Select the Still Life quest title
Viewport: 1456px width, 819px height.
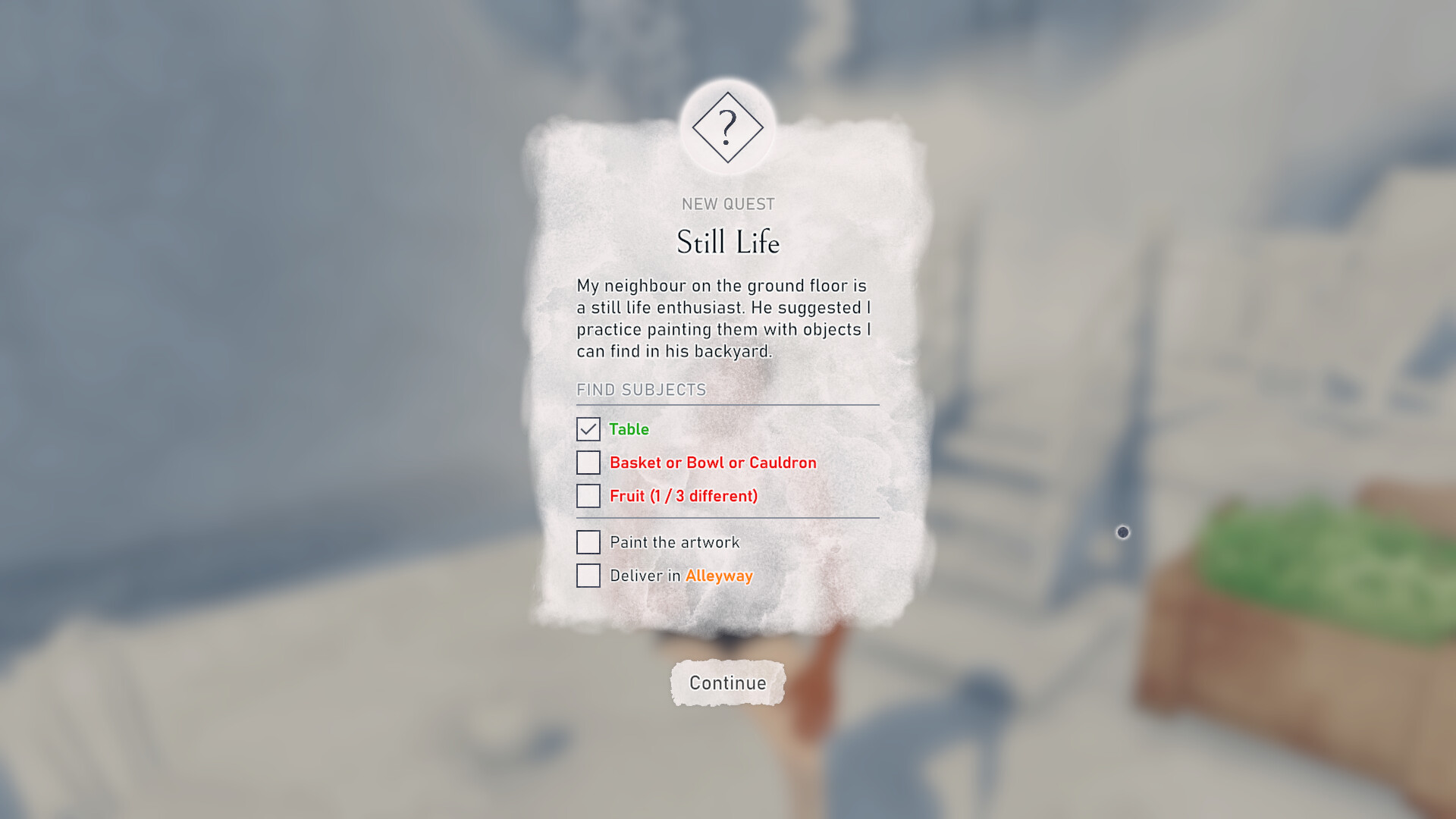(x=726, y=243)
